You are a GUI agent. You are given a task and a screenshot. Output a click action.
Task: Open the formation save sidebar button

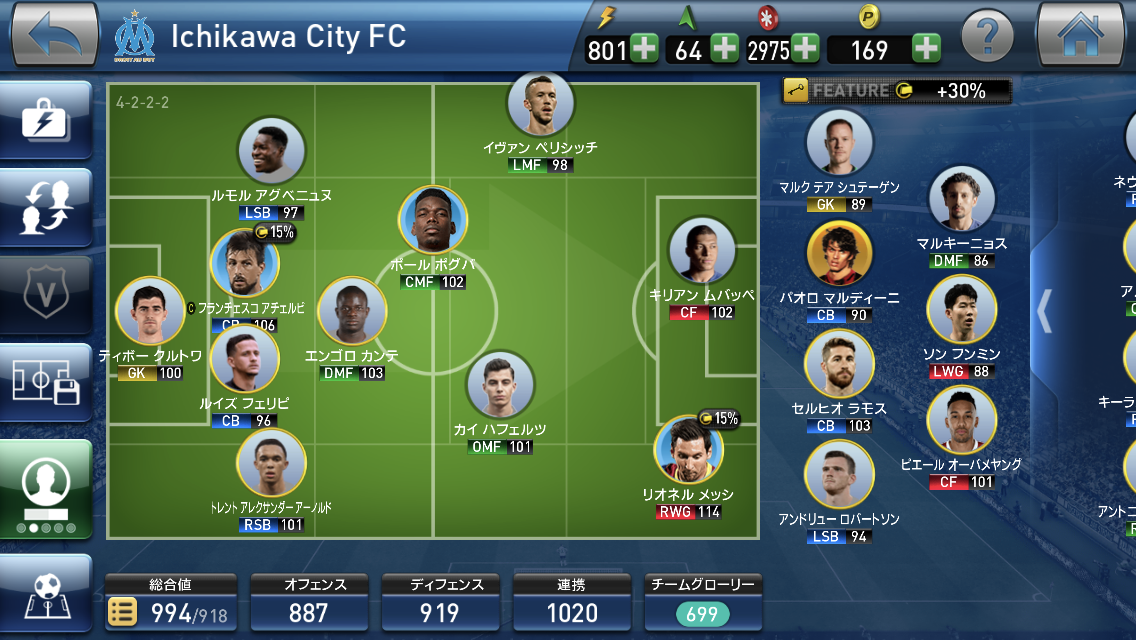click(45, 381)
